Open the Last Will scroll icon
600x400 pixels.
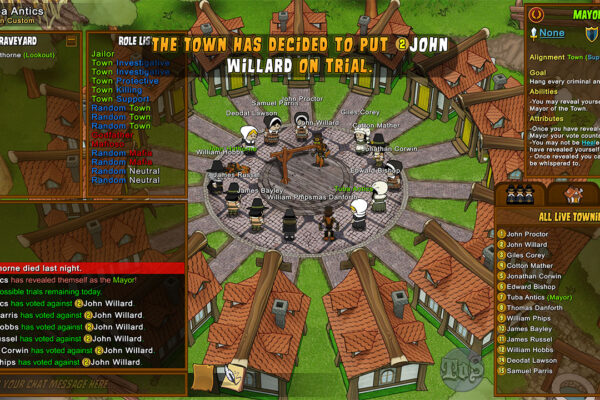(x=205, y=377)
